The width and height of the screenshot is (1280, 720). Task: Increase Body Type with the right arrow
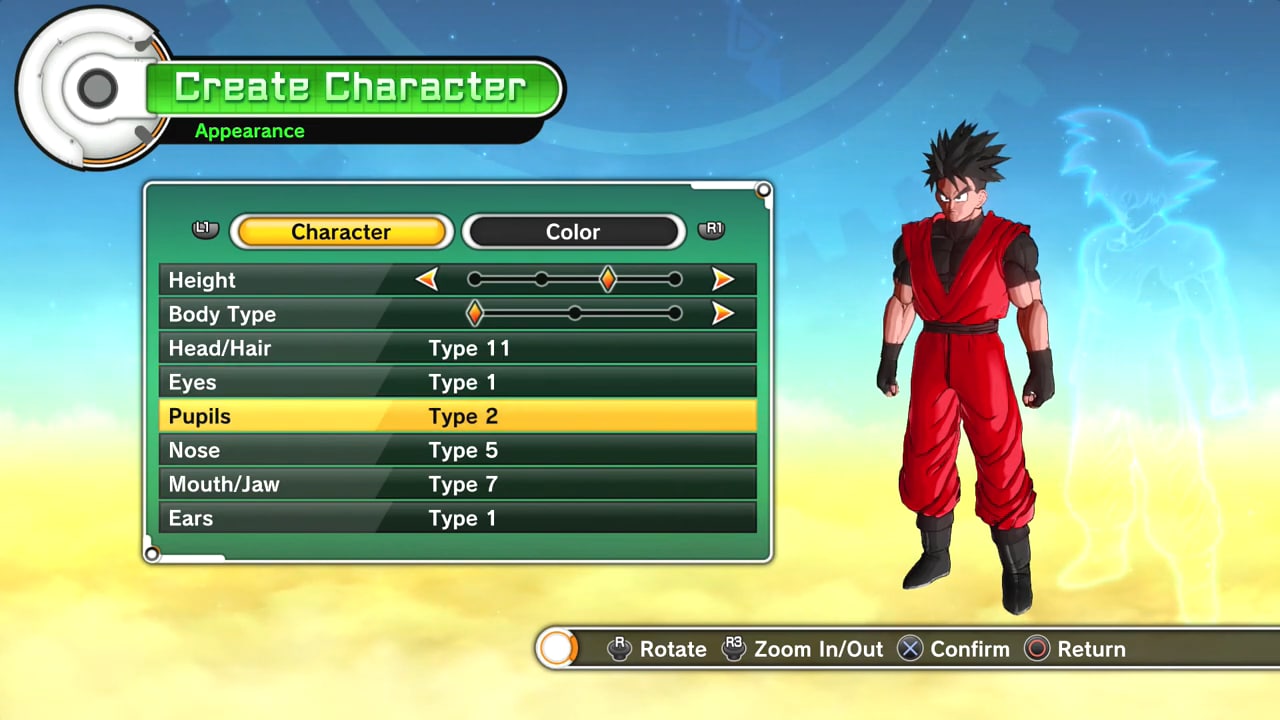[723, 314]
